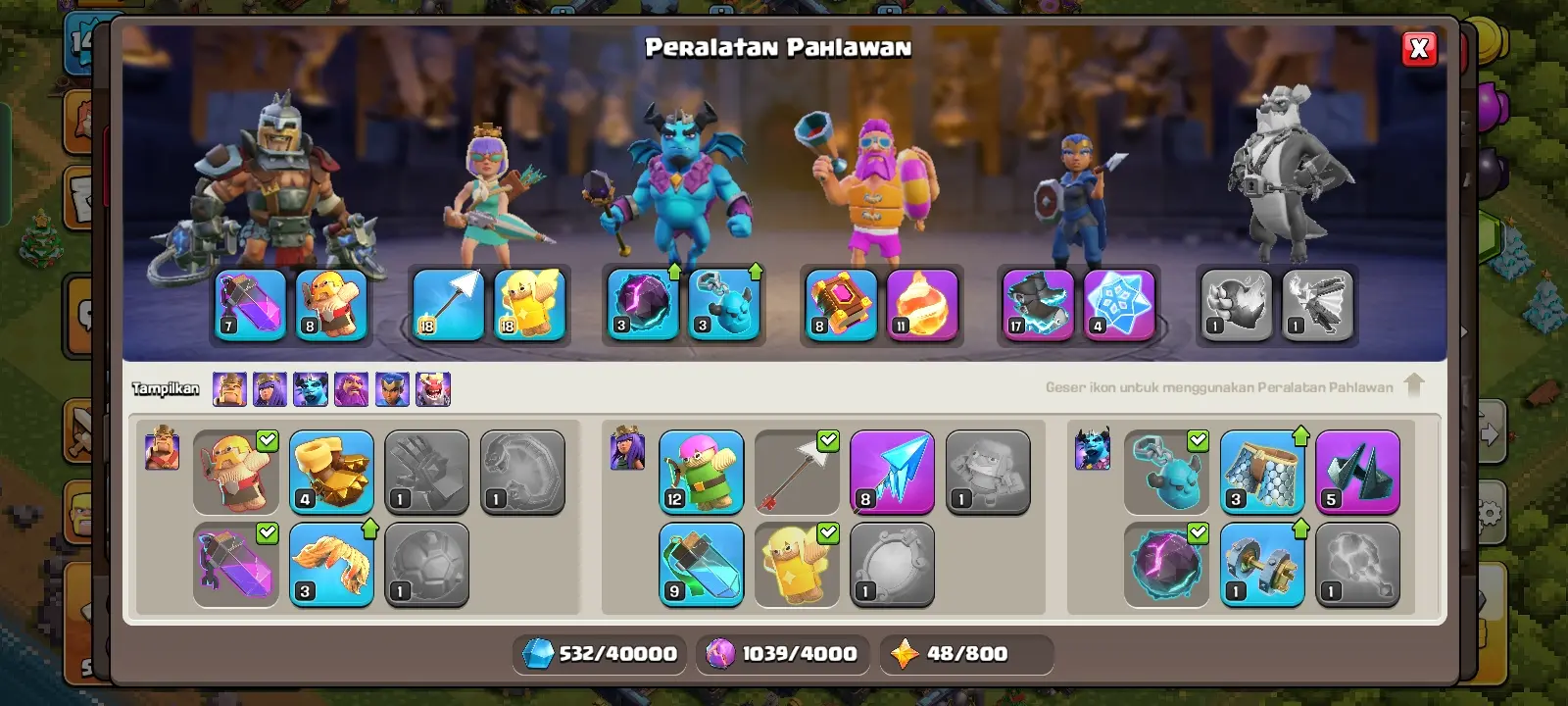Select the locked Spiky Ball equipment
The width and height of the screenshot is (1568, 706).
click(x=426, y=564)
